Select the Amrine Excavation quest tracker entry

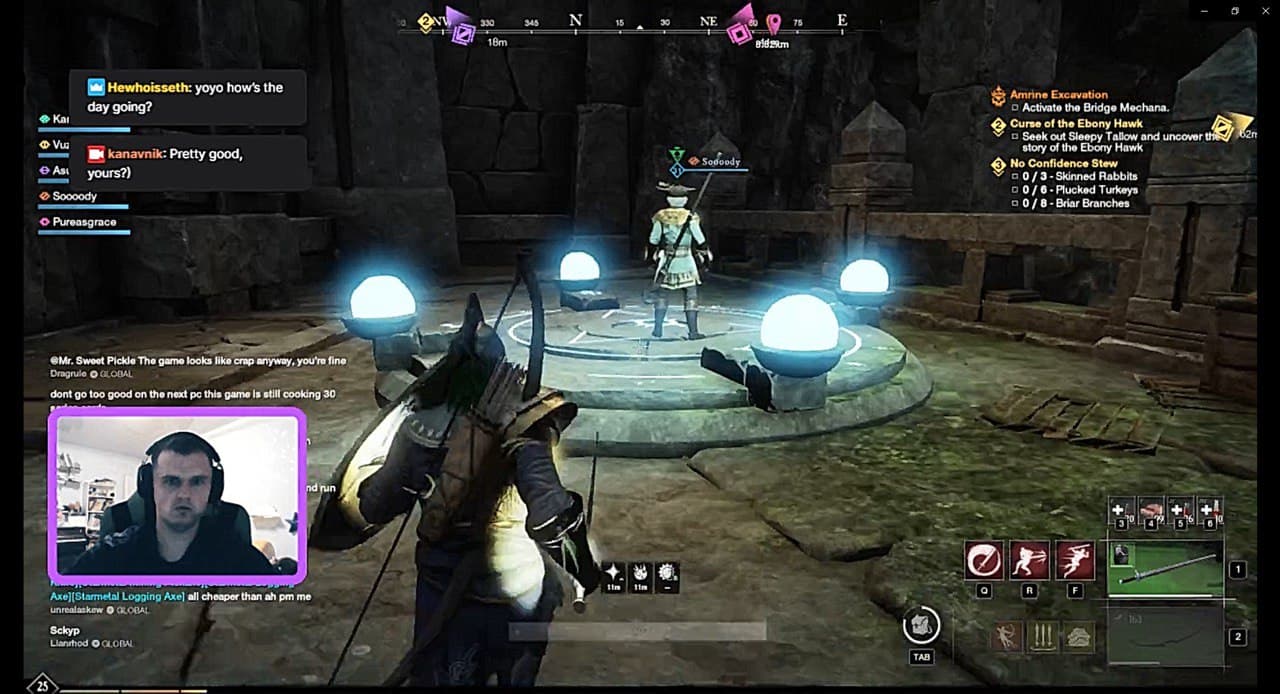click(x=1058, y=95)
